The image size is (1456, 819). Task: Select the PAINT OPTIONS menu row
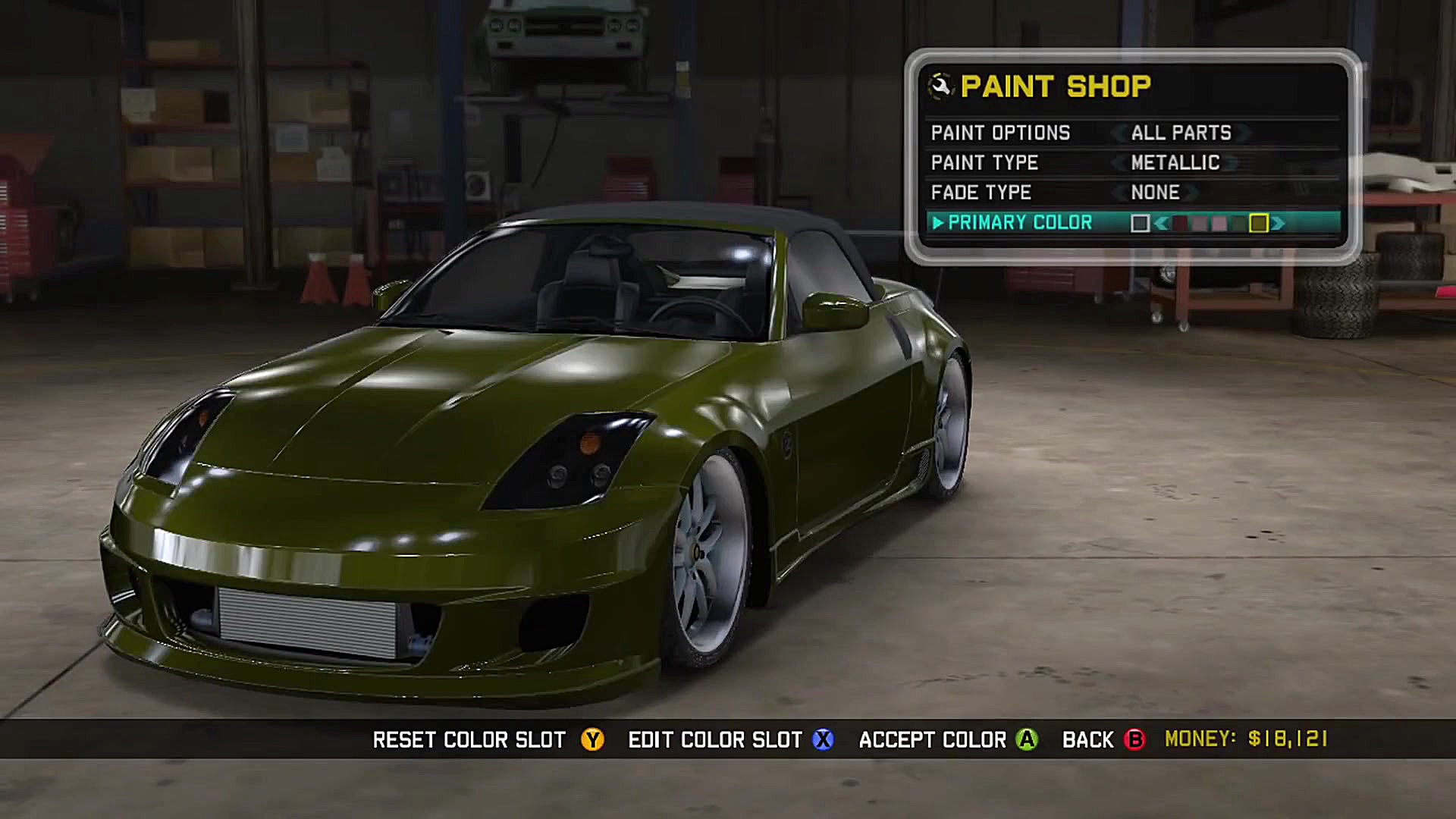point(1001,133)
